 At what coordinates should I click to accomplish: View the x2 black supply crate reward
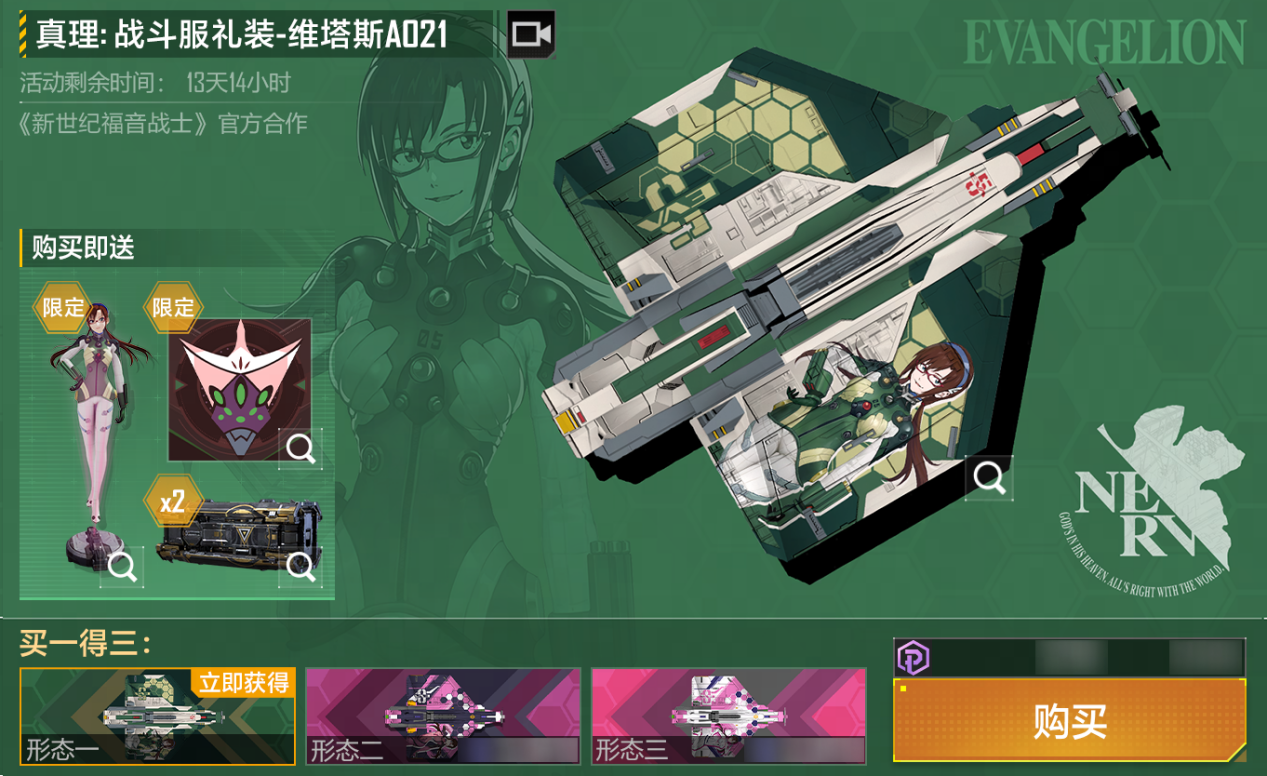(x=300, y=567)
